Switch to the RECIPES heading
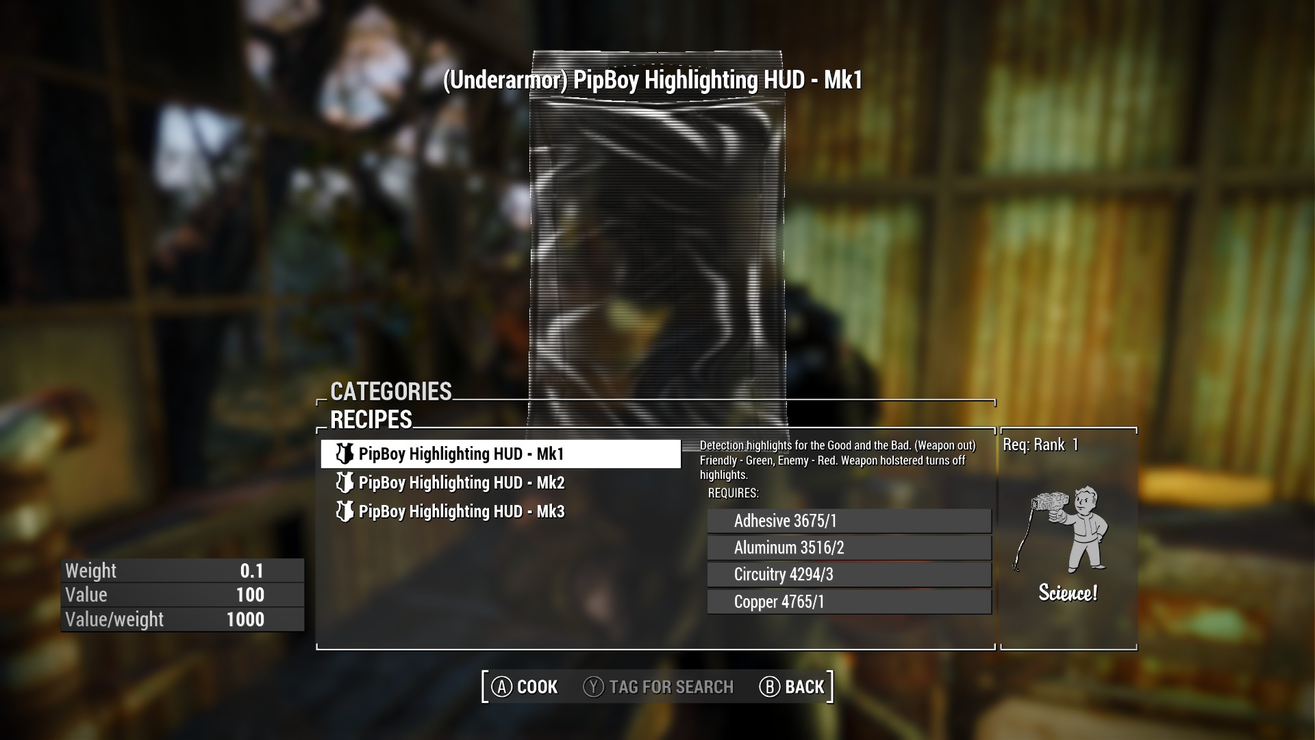Screen dimensions: 1315x740 point(371,419)
